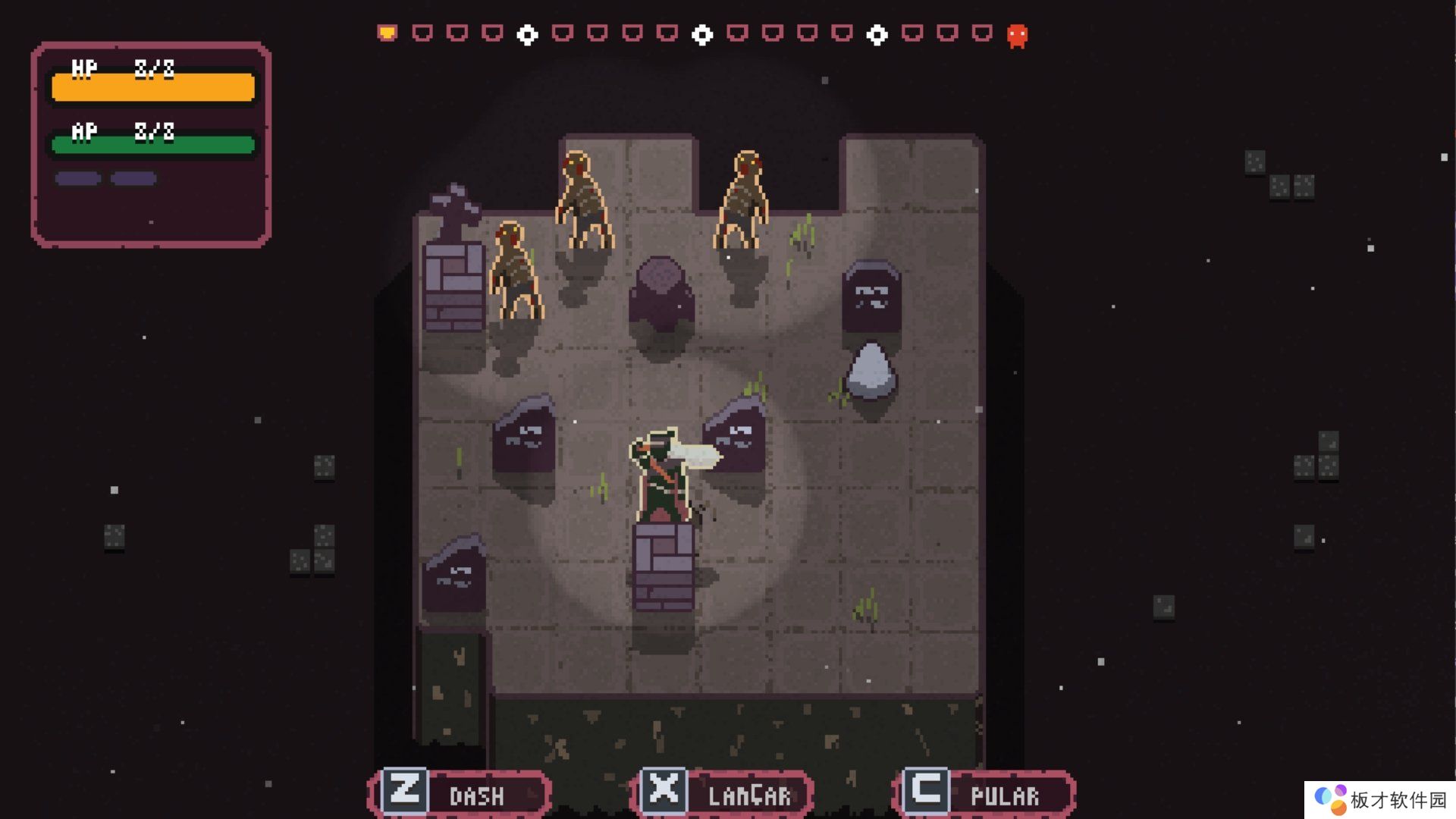Screen dimensions: 1456x819
Task: Trigger the Pular jump ability
Action: coord(984,793)
